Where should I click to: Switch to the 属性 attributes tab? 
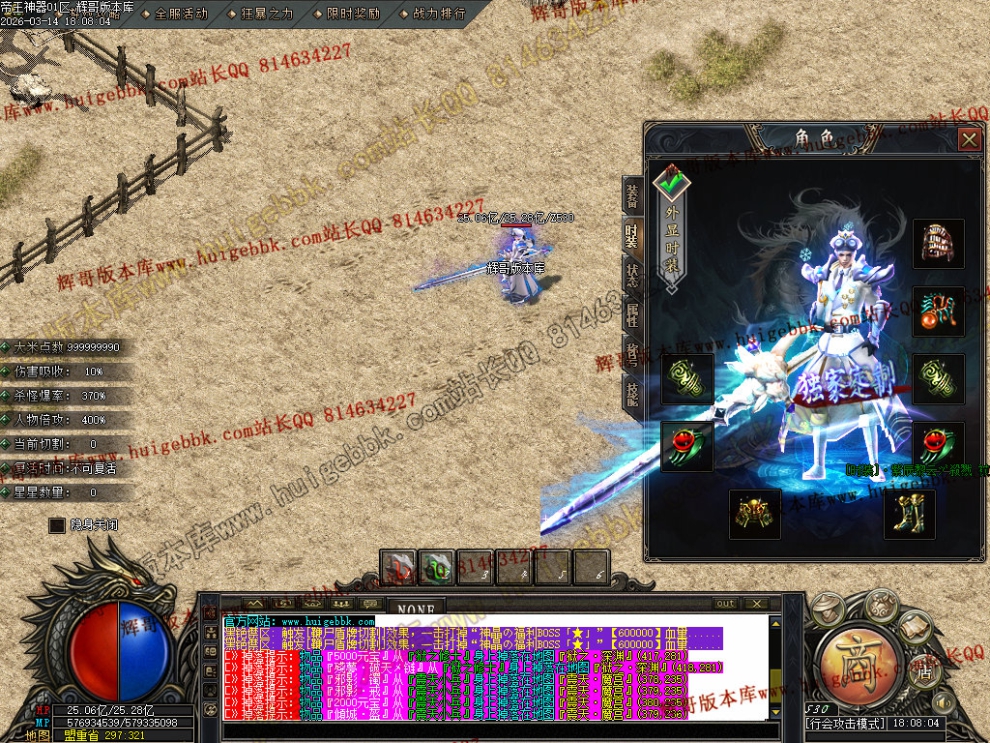pos(632,315)
